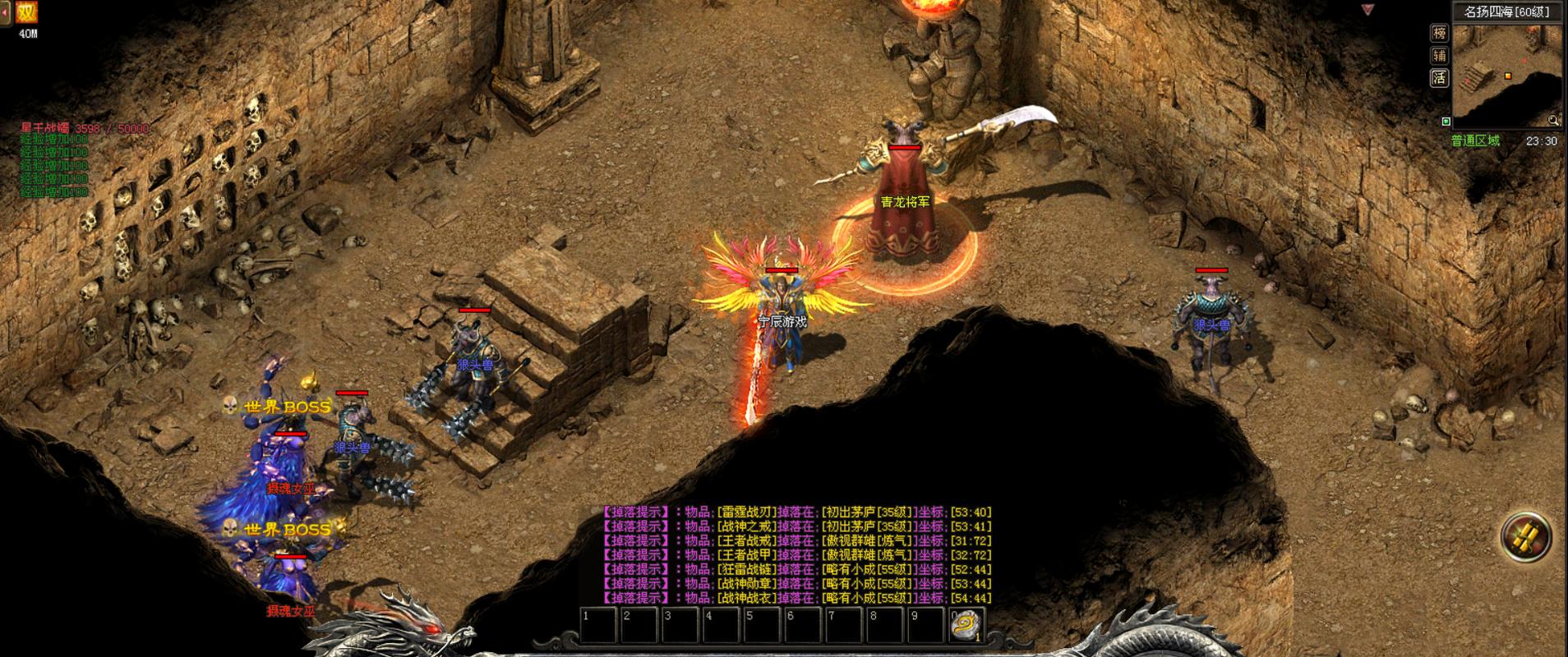Screen dimensions: 1568x657
Task: Click the minimap
Action: click(1508, 76)
